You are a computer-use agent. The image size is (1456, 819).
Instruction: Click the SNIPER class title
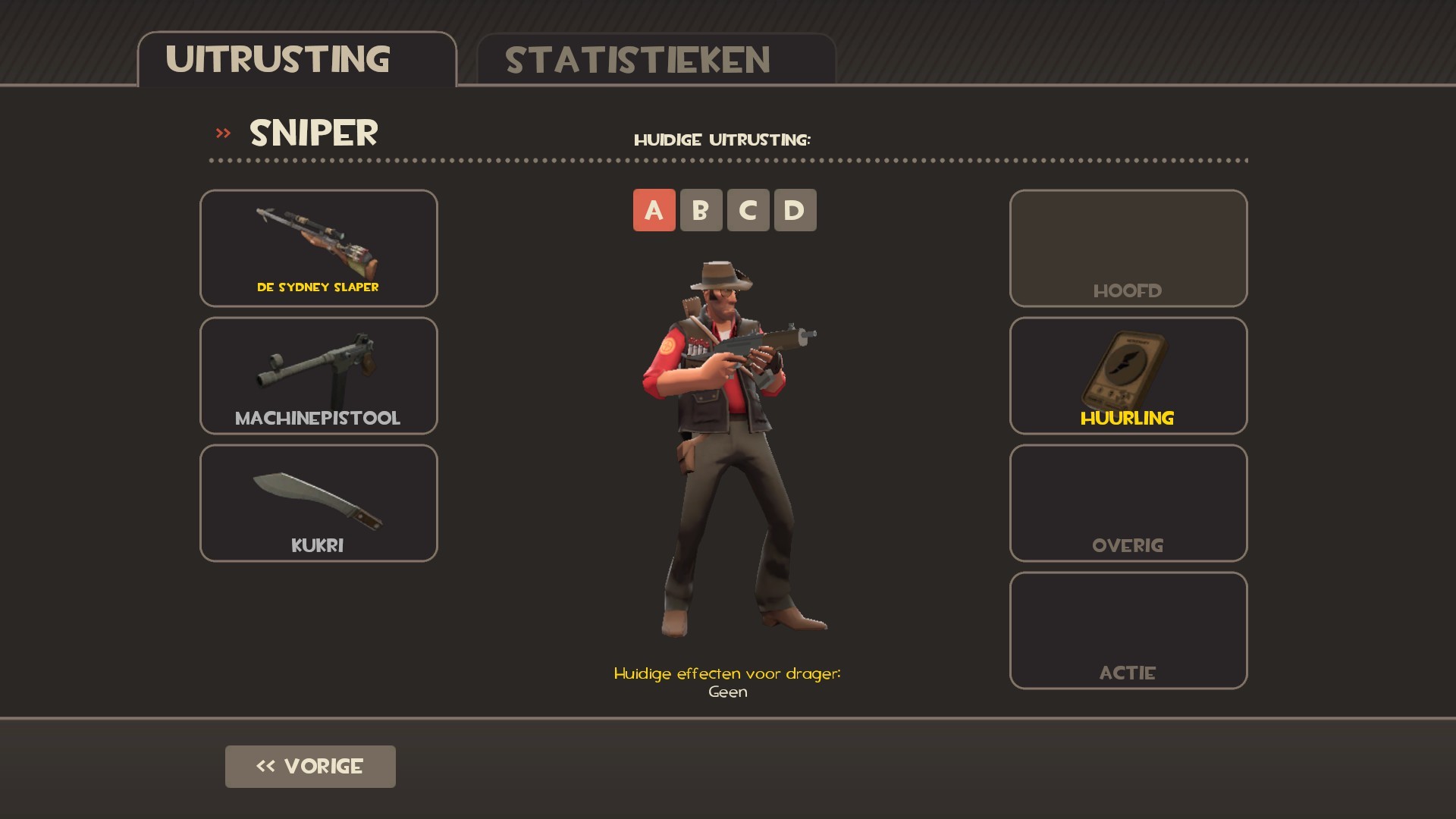tap(315, 133)
